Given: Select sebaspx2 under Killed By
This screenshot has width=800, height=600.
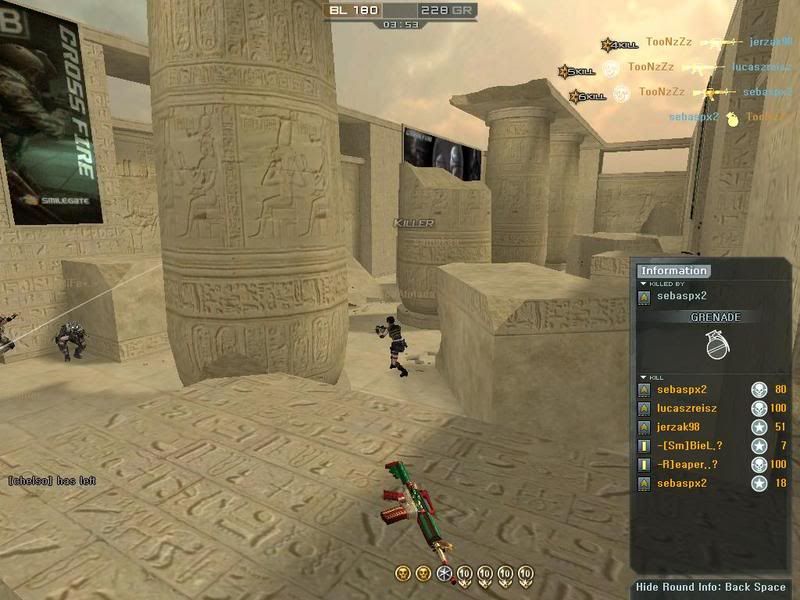Looking at the screenshot, I should pos(680,298).
